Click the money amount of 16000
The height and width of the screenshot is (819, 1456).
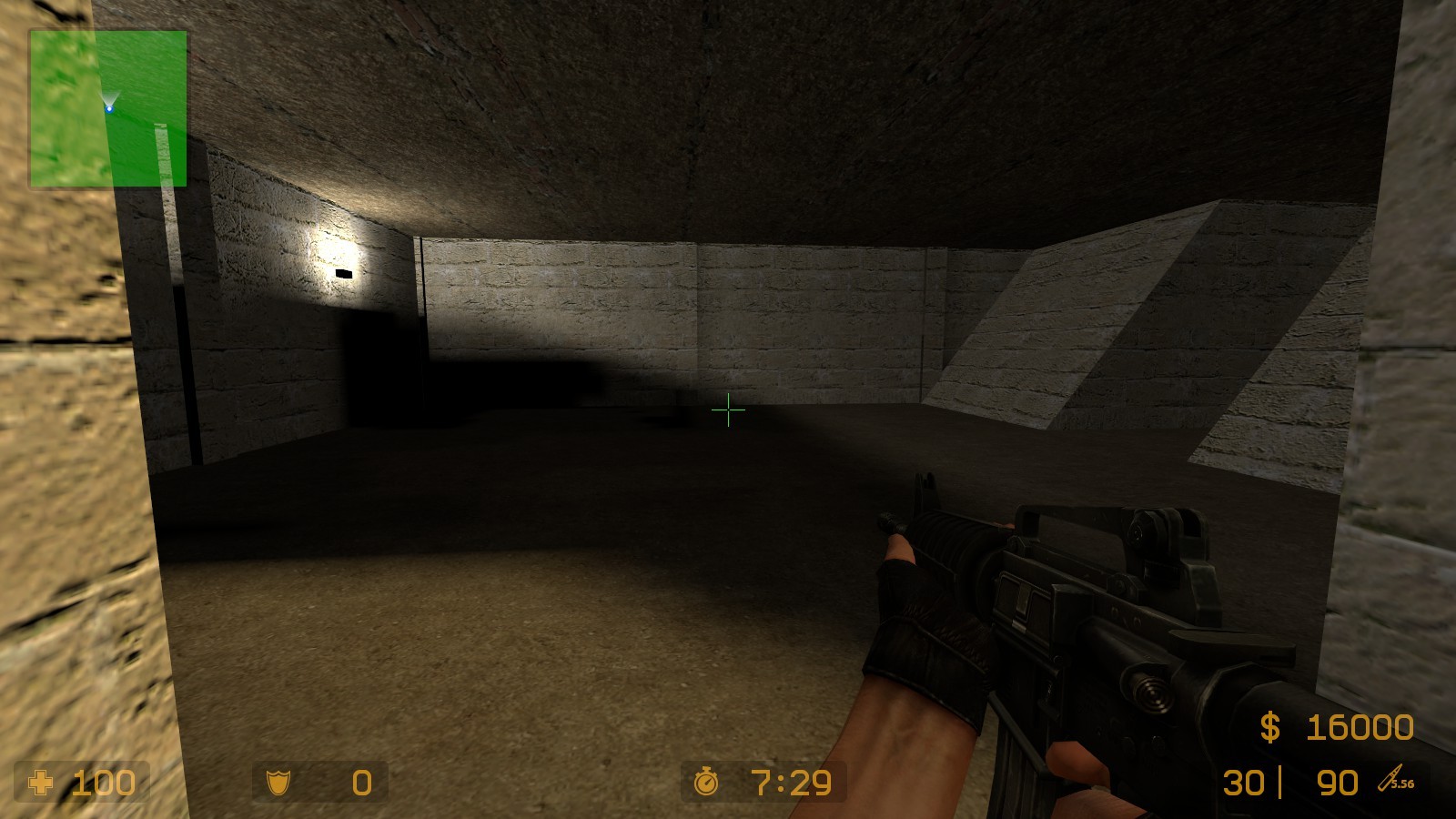tap(1359, 728)
